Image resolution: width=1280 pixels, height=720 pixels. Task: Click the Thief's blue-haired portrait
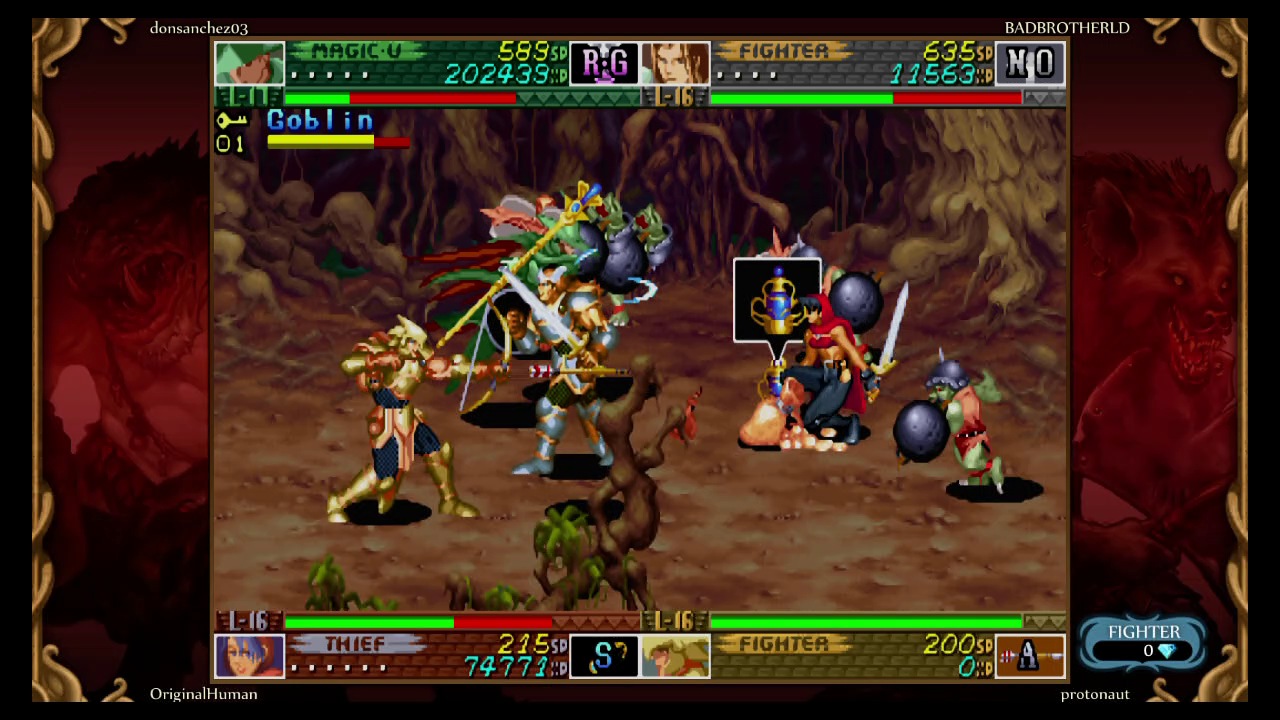coord(248,655)
